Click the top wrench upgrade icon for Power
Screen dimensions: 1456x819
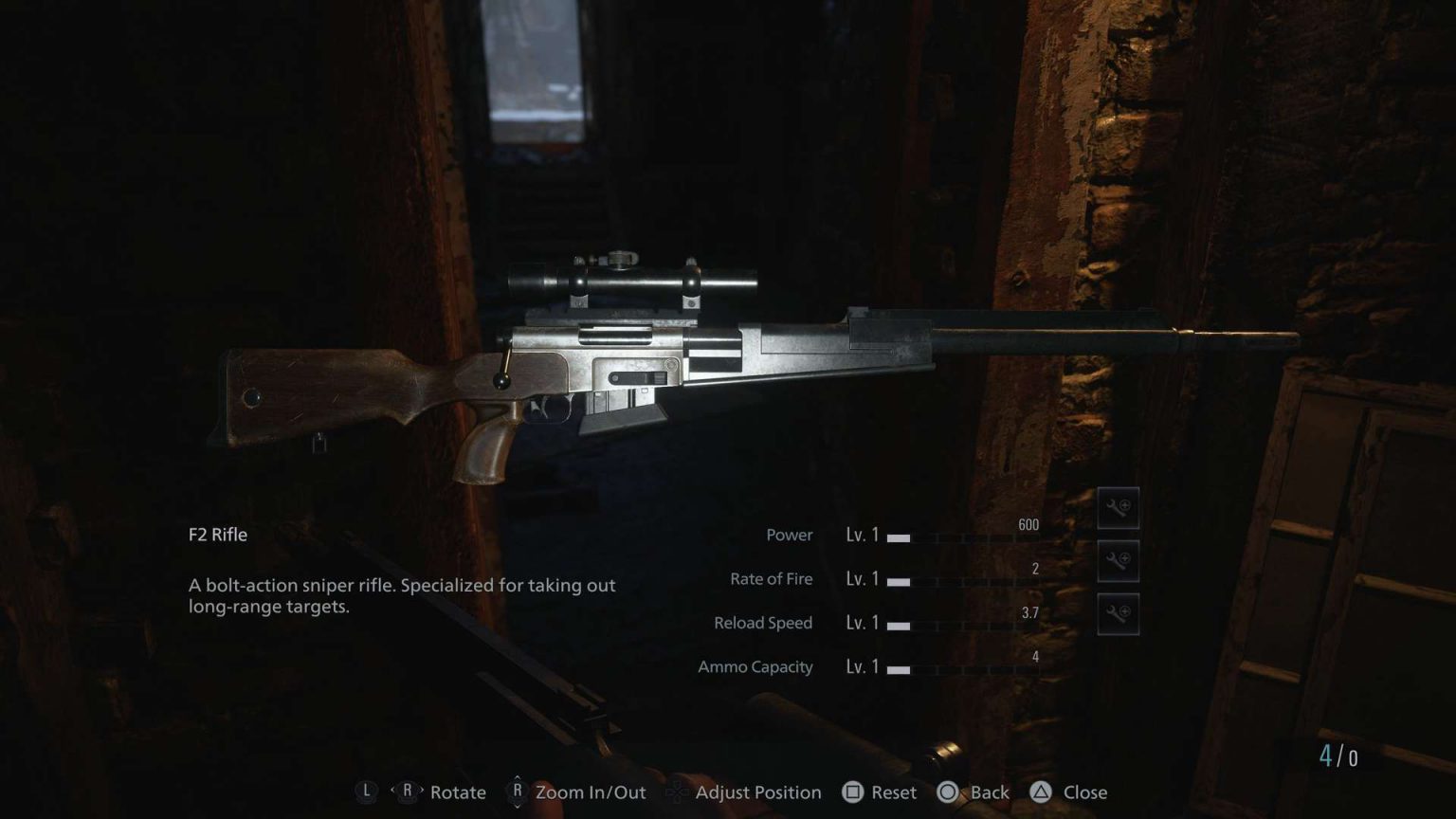click(1118, 508)
